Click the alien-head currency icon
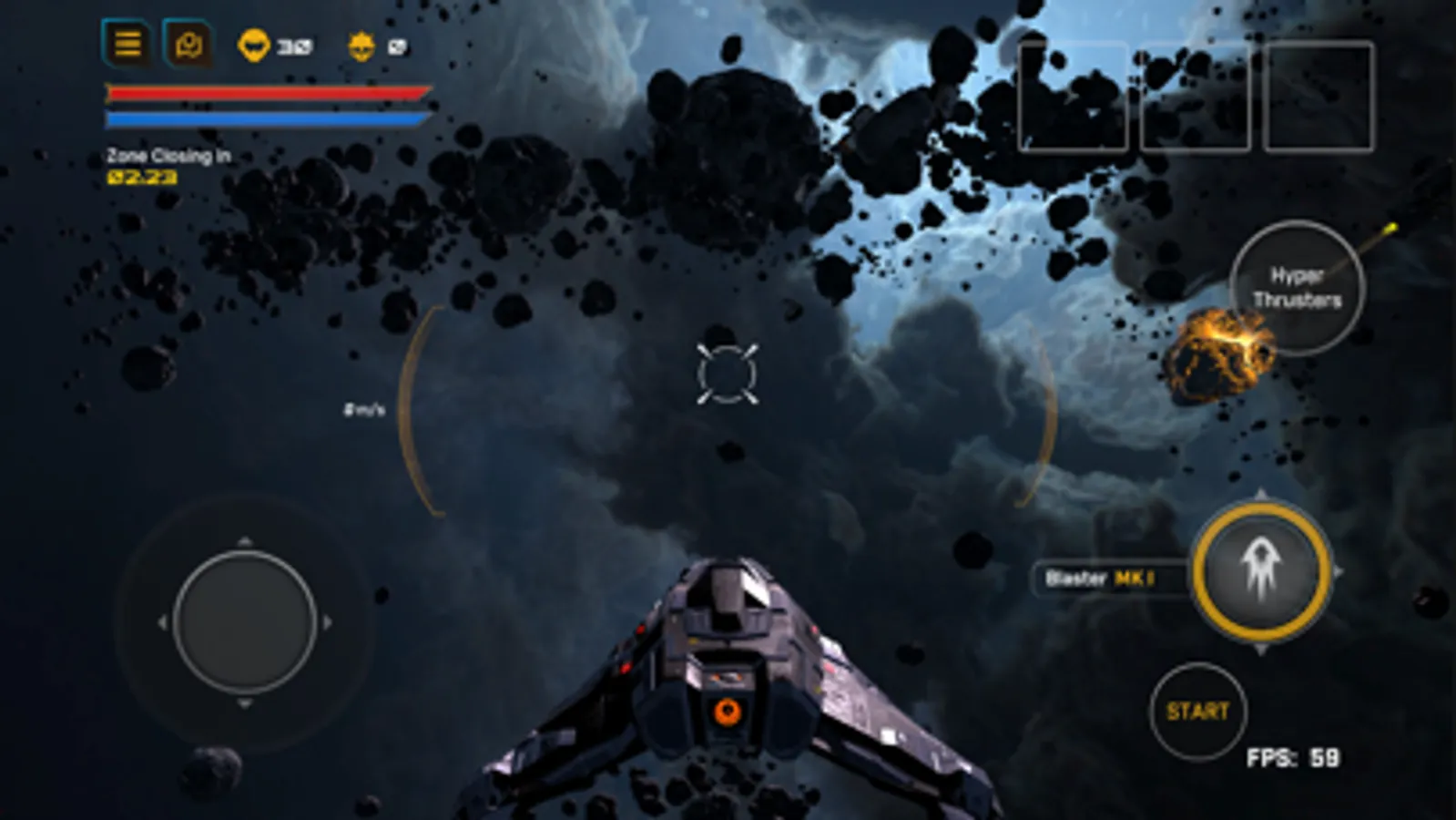 [254, 44]
